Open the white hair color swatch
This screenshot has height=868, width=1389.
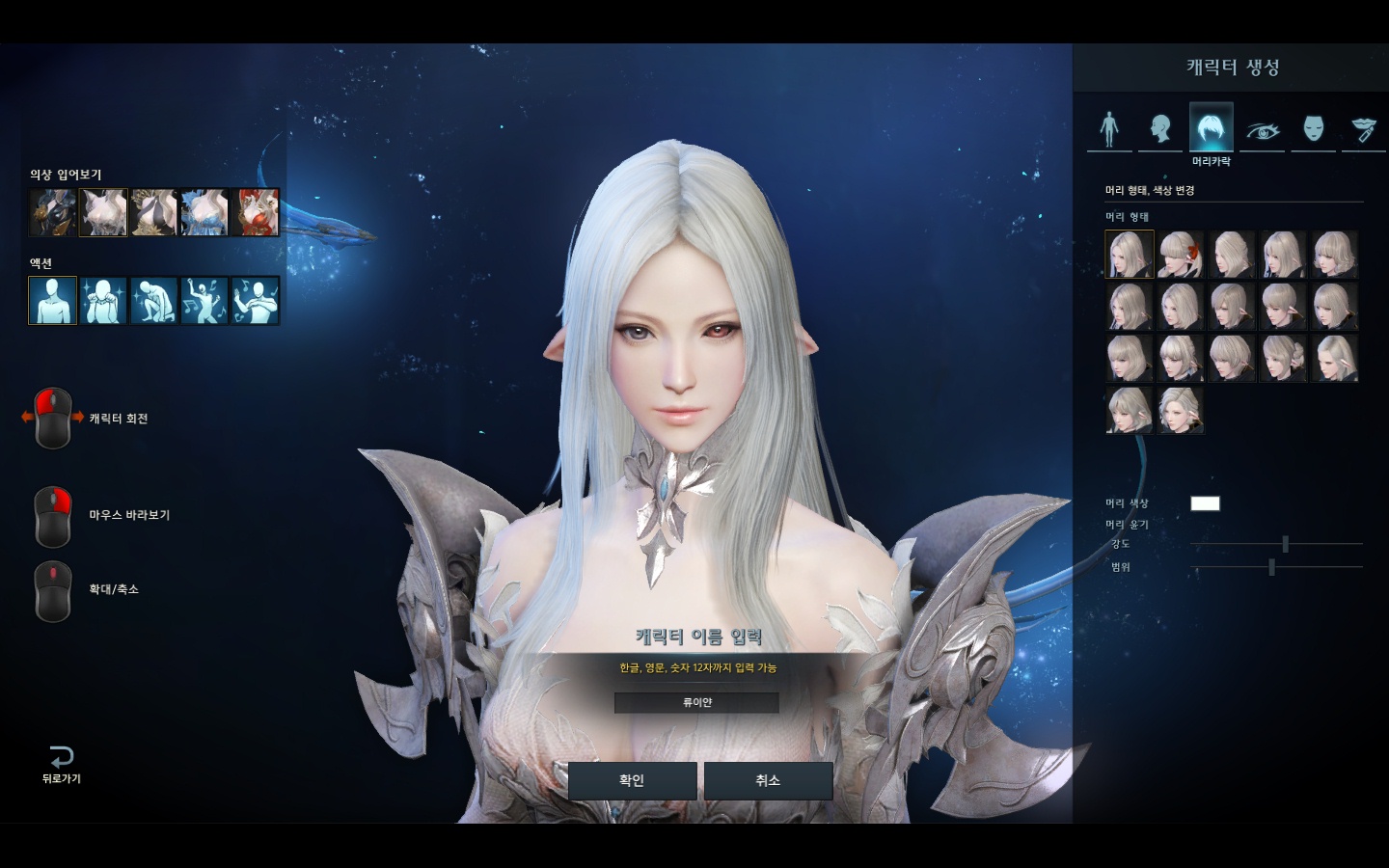pos(1205,503)
